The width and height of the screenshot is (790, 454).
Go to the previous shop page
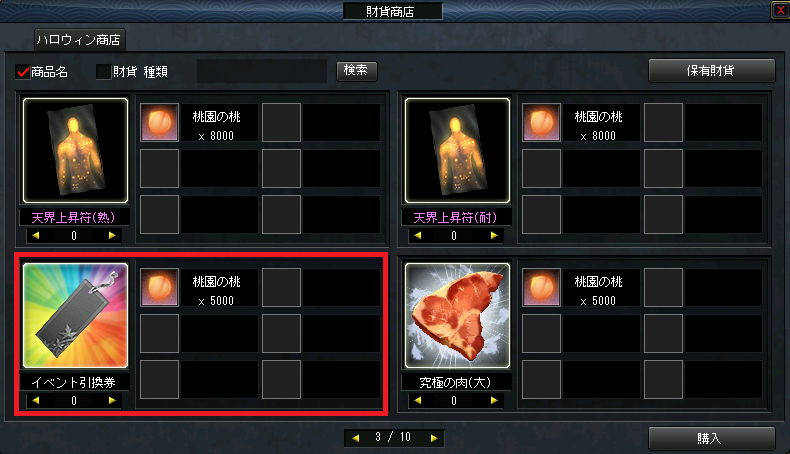[354, 438]
